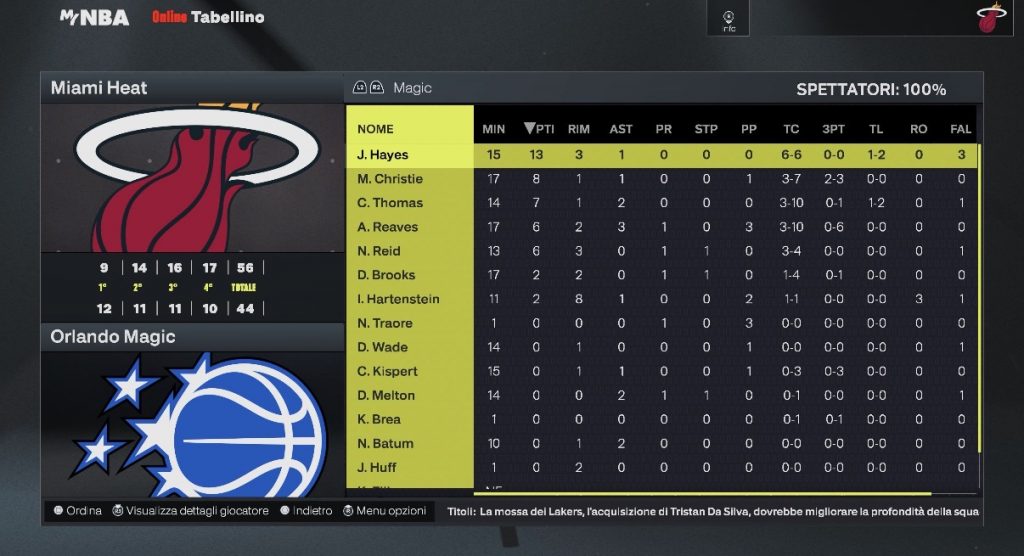Select N. Reid's stat row
Image resolution: width=1024 pixels, height=556 pixels.
(x=381, y=251)
